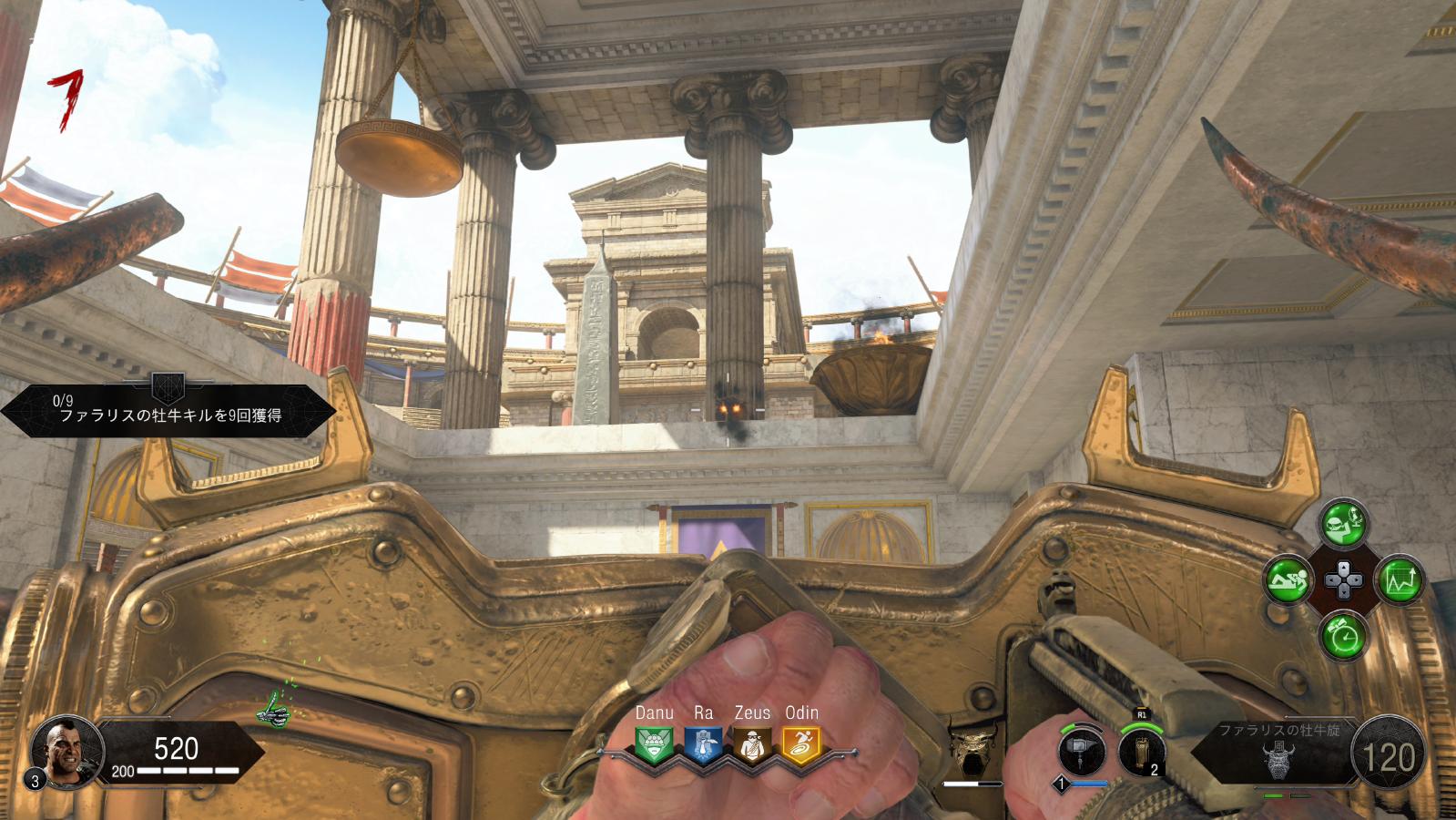1456x820 pixels.
Task: Click the Odin perk icon
Action: pyautogui.click(x=801, y=744)
